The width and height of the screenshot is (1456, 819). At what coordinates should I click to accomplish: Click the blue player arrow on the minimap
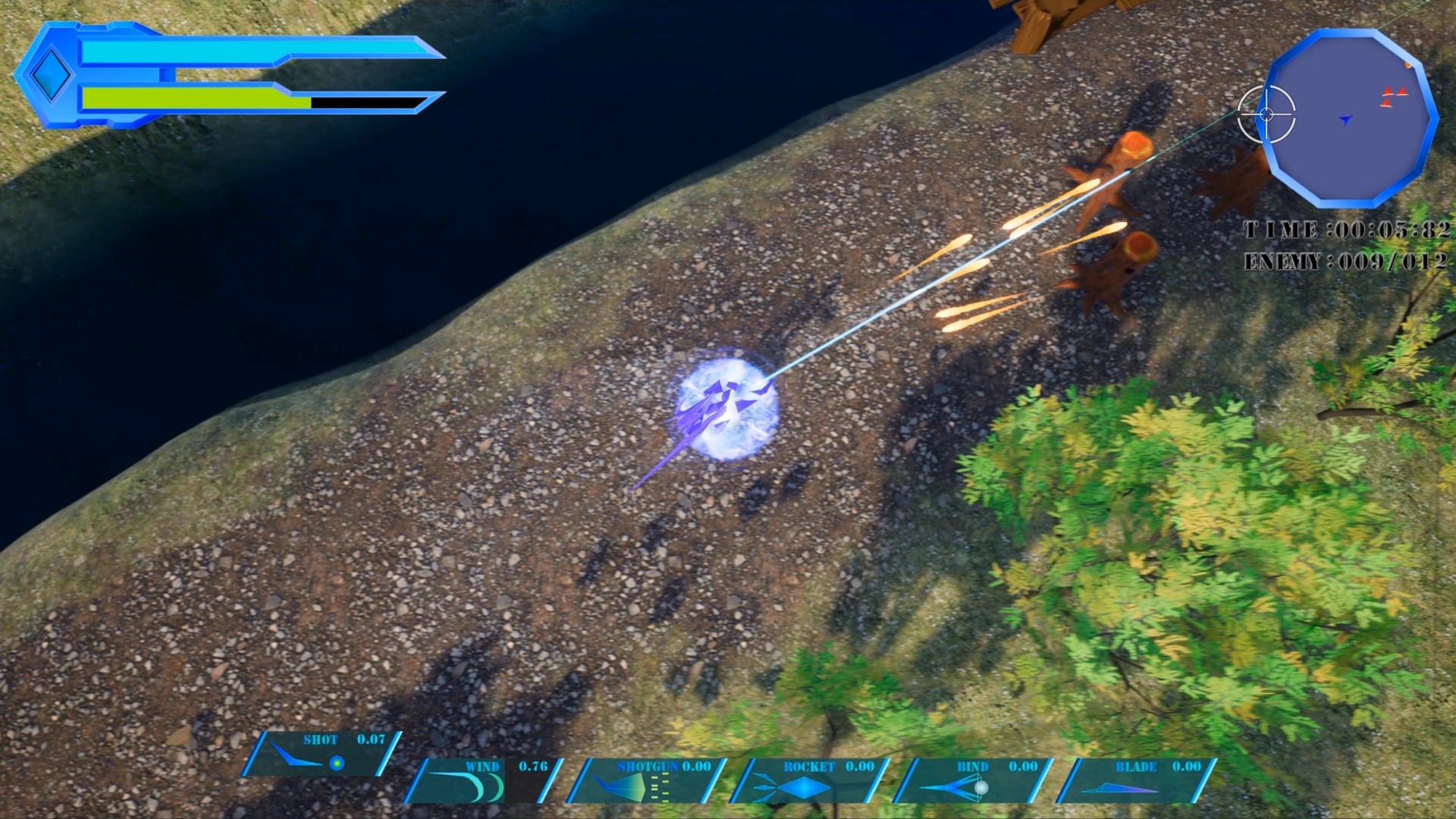click(x=1344, y=118)
